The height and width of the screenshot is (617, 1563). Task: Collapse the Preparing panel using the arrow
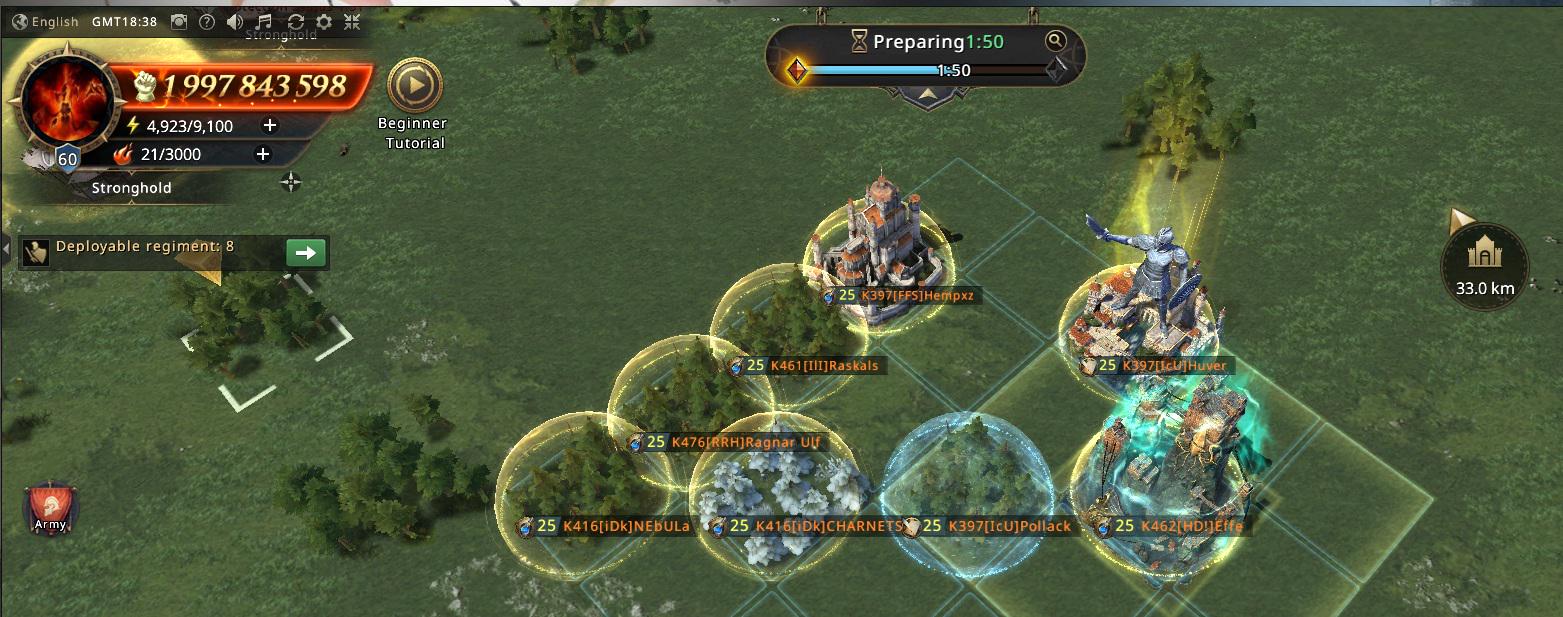[x=927, y=94]
